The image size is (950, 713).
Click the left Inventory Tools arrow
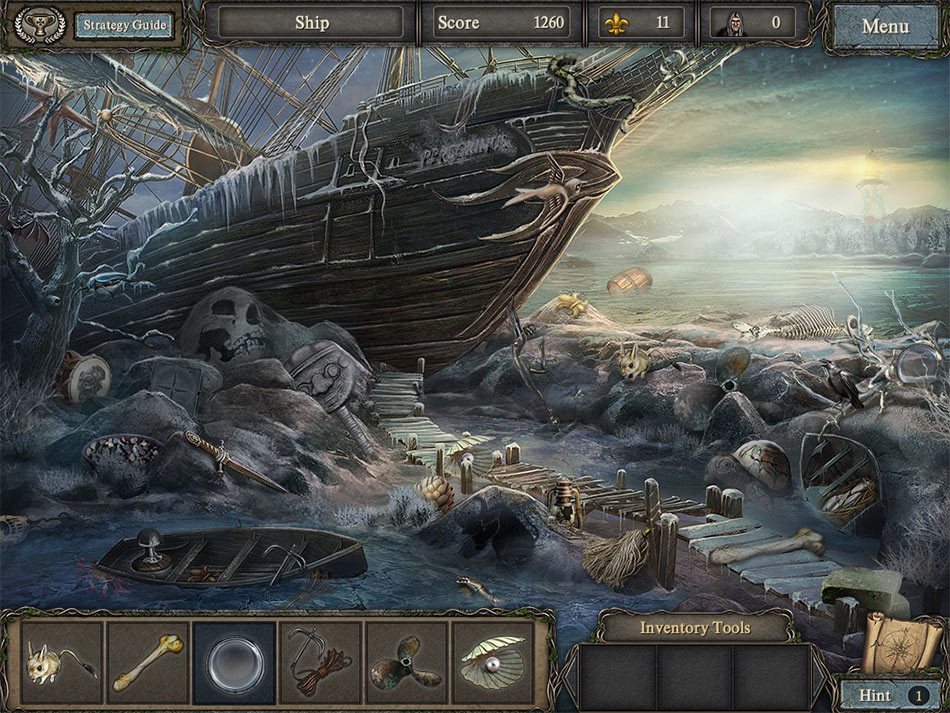(569, 673)
